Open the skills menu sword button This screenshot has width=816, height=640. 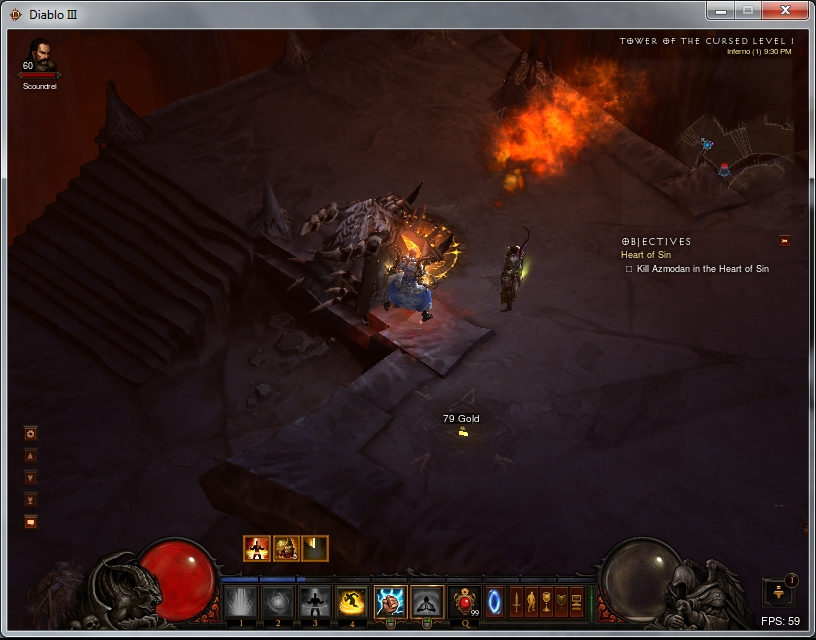point(517,602)
